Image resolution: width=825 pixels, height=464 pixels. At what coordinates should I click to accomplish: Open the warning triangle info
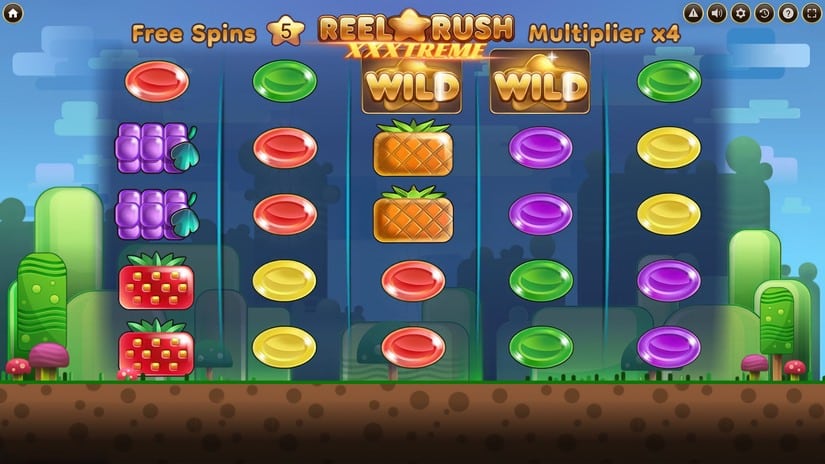(693, 13)
